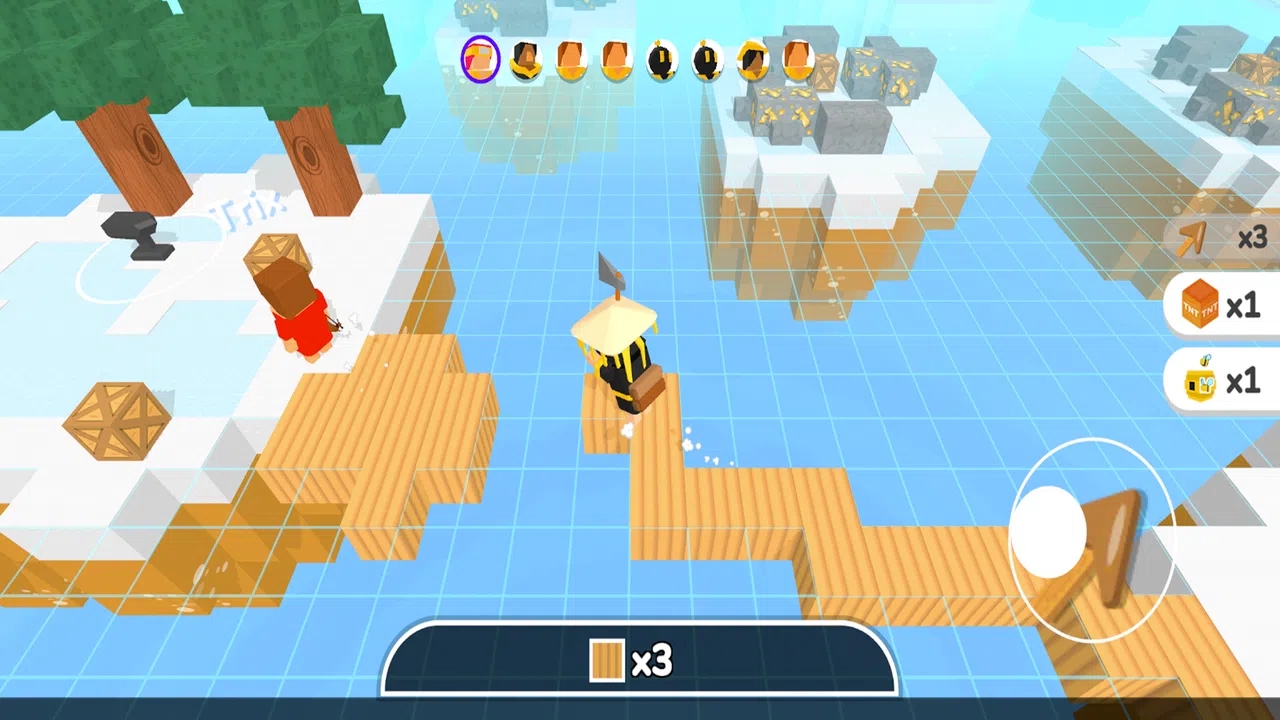
Task: Select your purple-ringed player avatar
Action: tap(479, 60)
